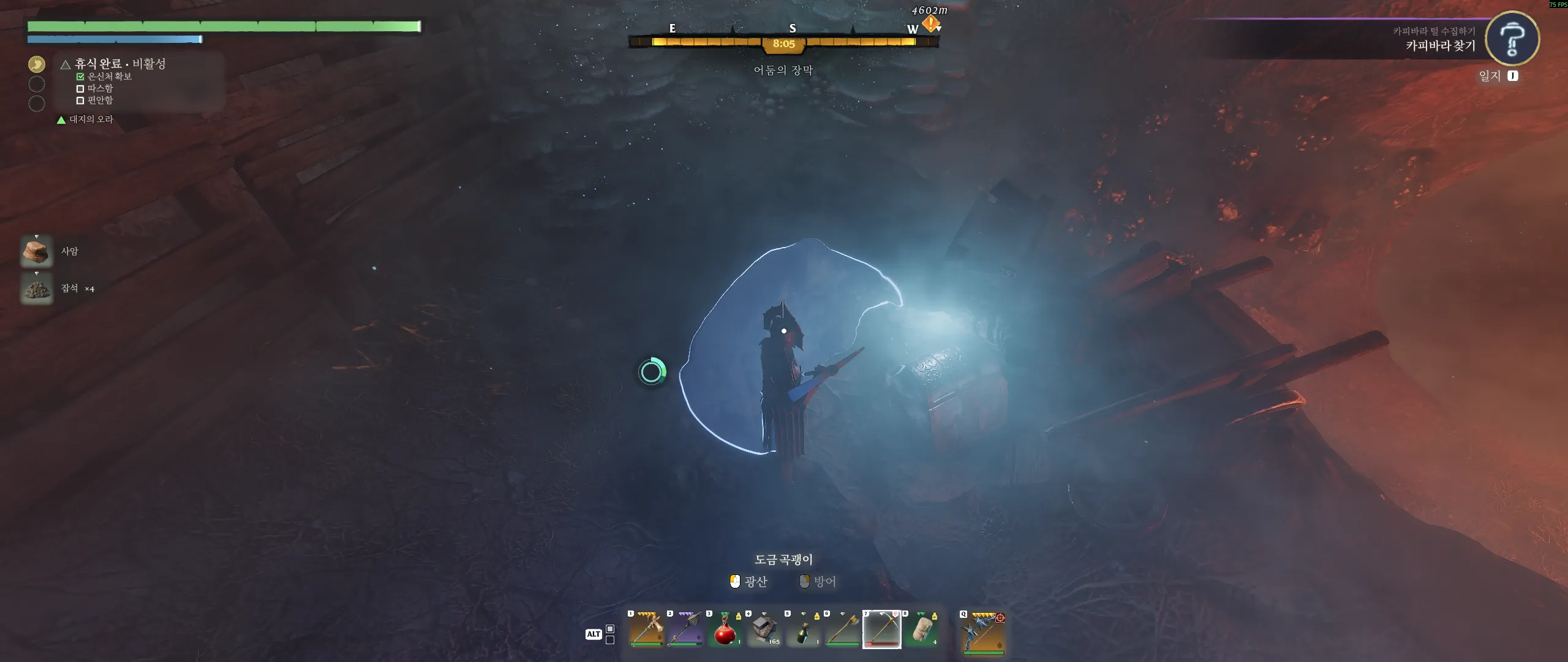
Task: Switch hotbar row with the upper toggle square
Action: (610, 629)
